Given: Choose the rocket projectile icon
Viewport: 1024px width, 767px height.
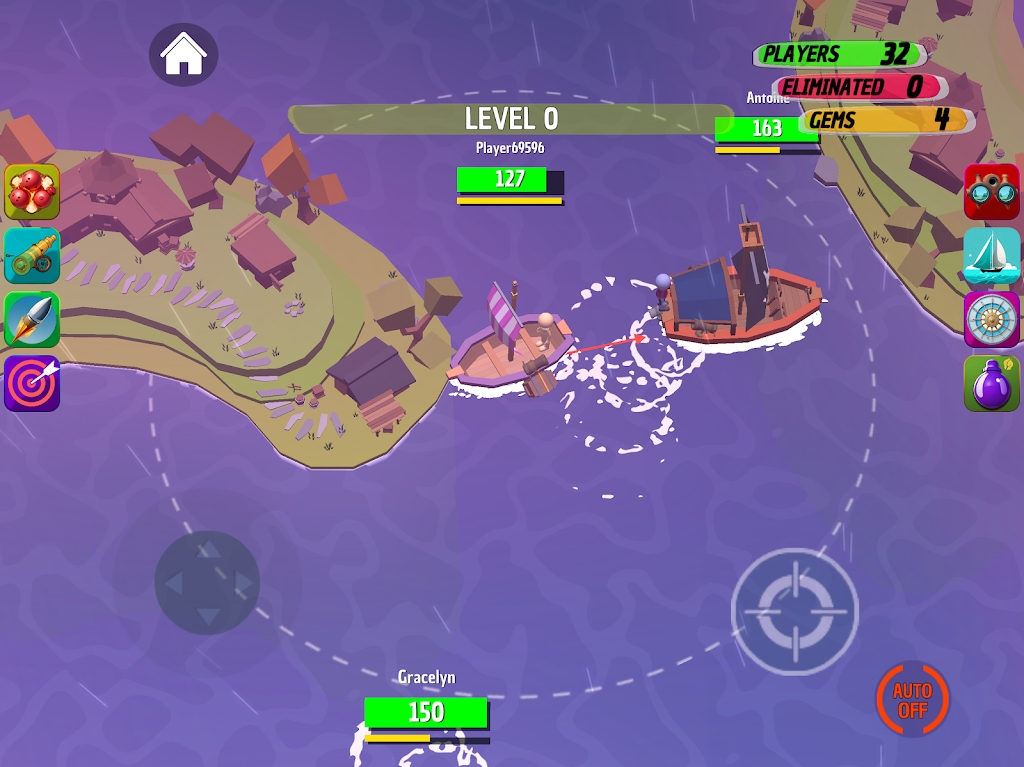Looking at the screenshot, I should tap(32, 319).
